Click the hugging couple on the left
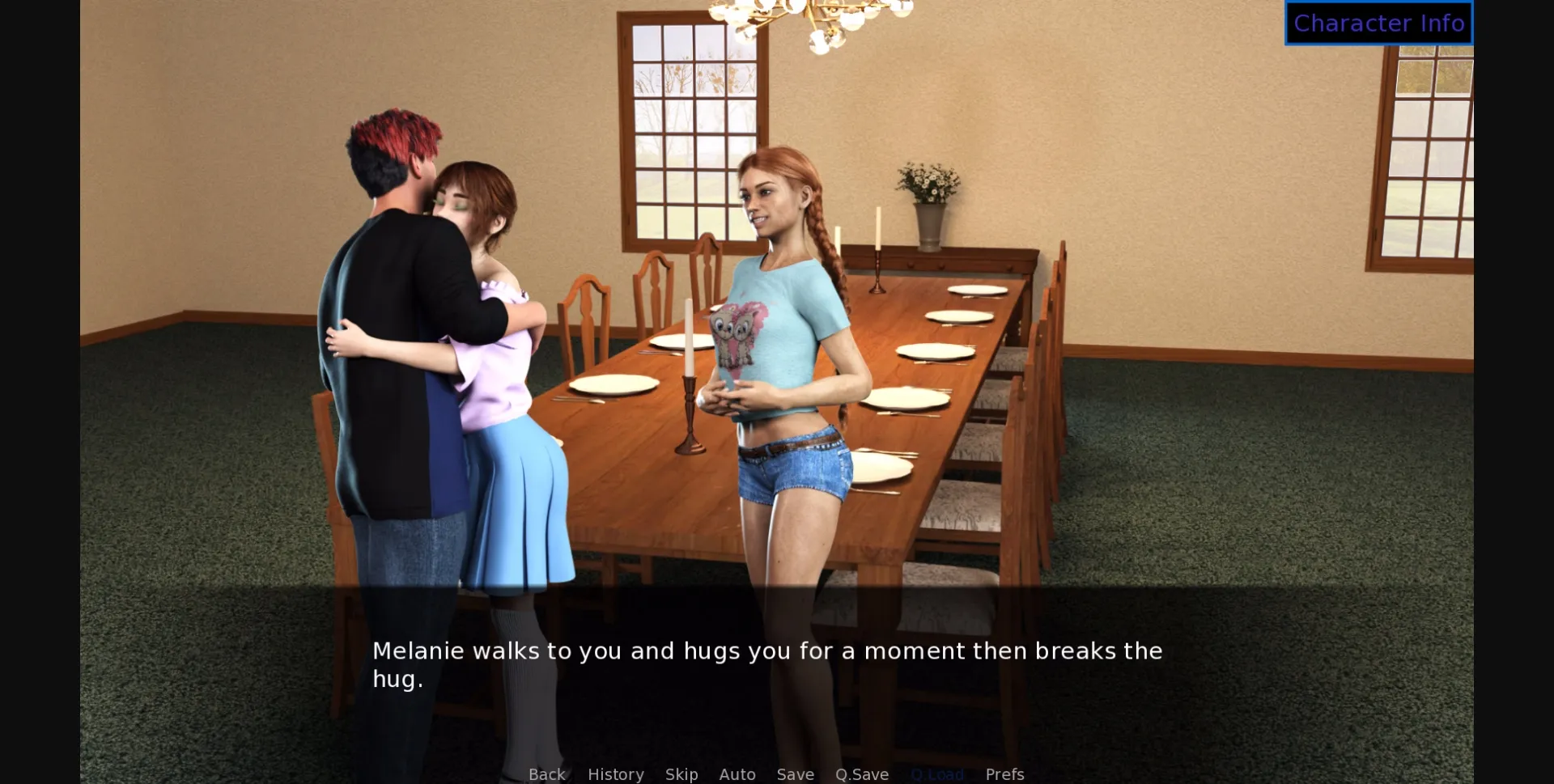This screenshot has width=1554, height=784. click(x=437, y=324)
